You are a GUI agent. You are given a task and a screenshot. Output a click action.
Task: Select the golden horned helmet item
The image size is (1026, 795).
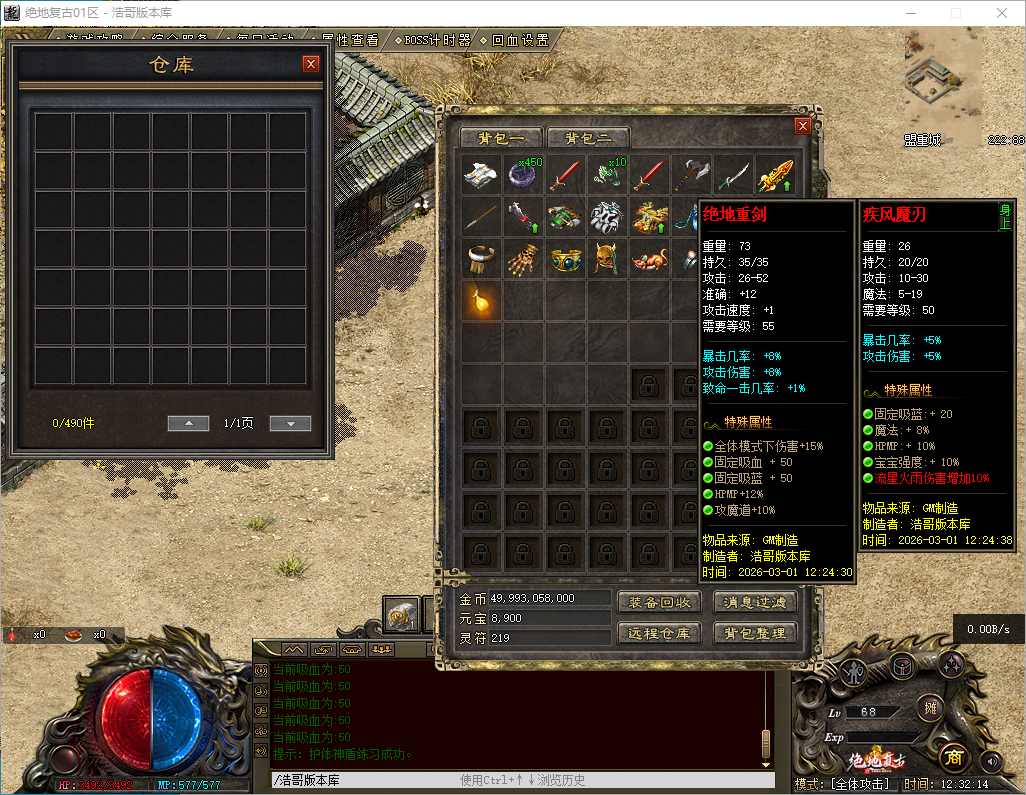[607, 259]
